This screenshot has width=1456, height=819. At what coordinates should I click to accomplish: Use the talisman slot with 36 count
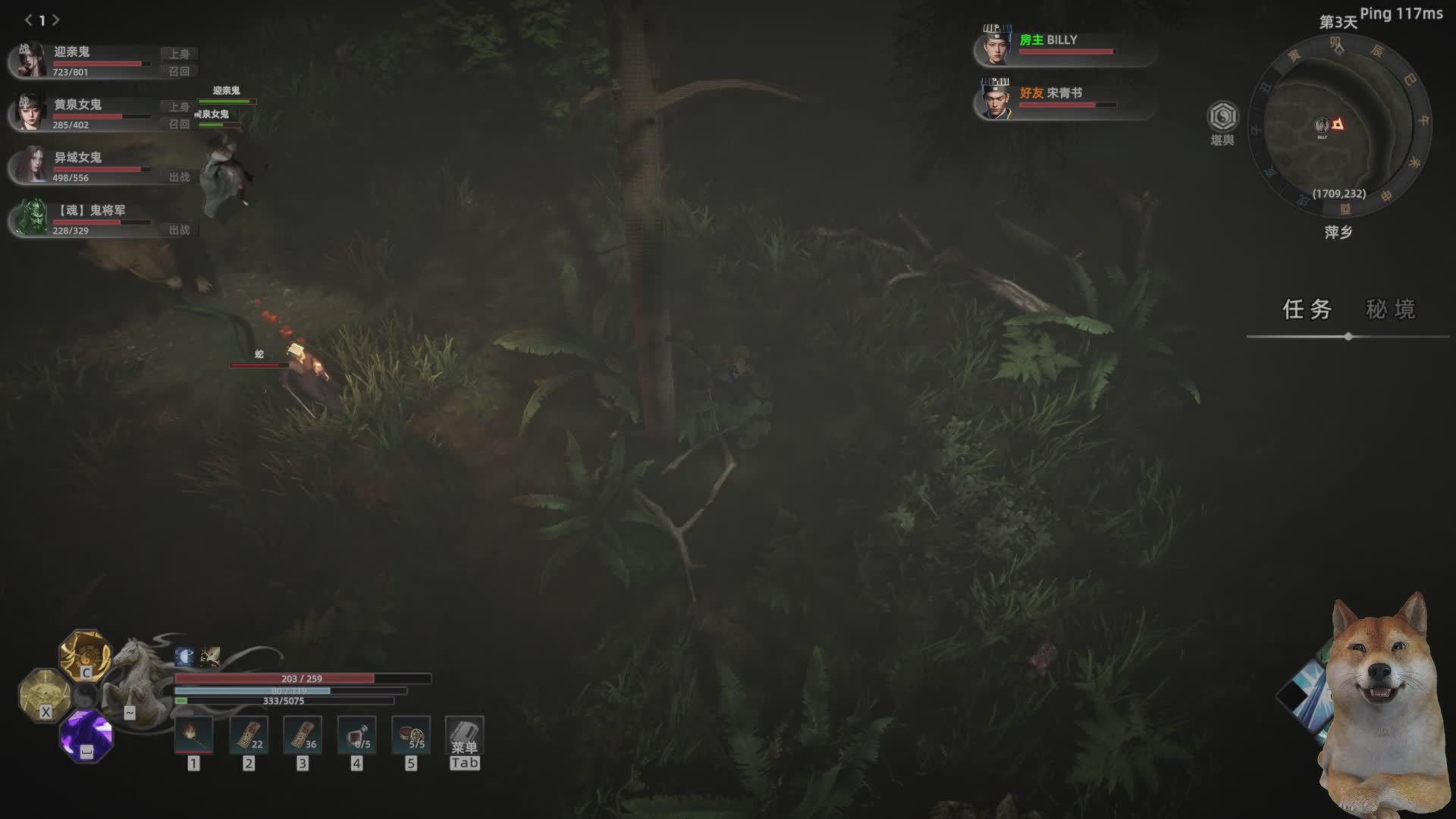(303, 735)
